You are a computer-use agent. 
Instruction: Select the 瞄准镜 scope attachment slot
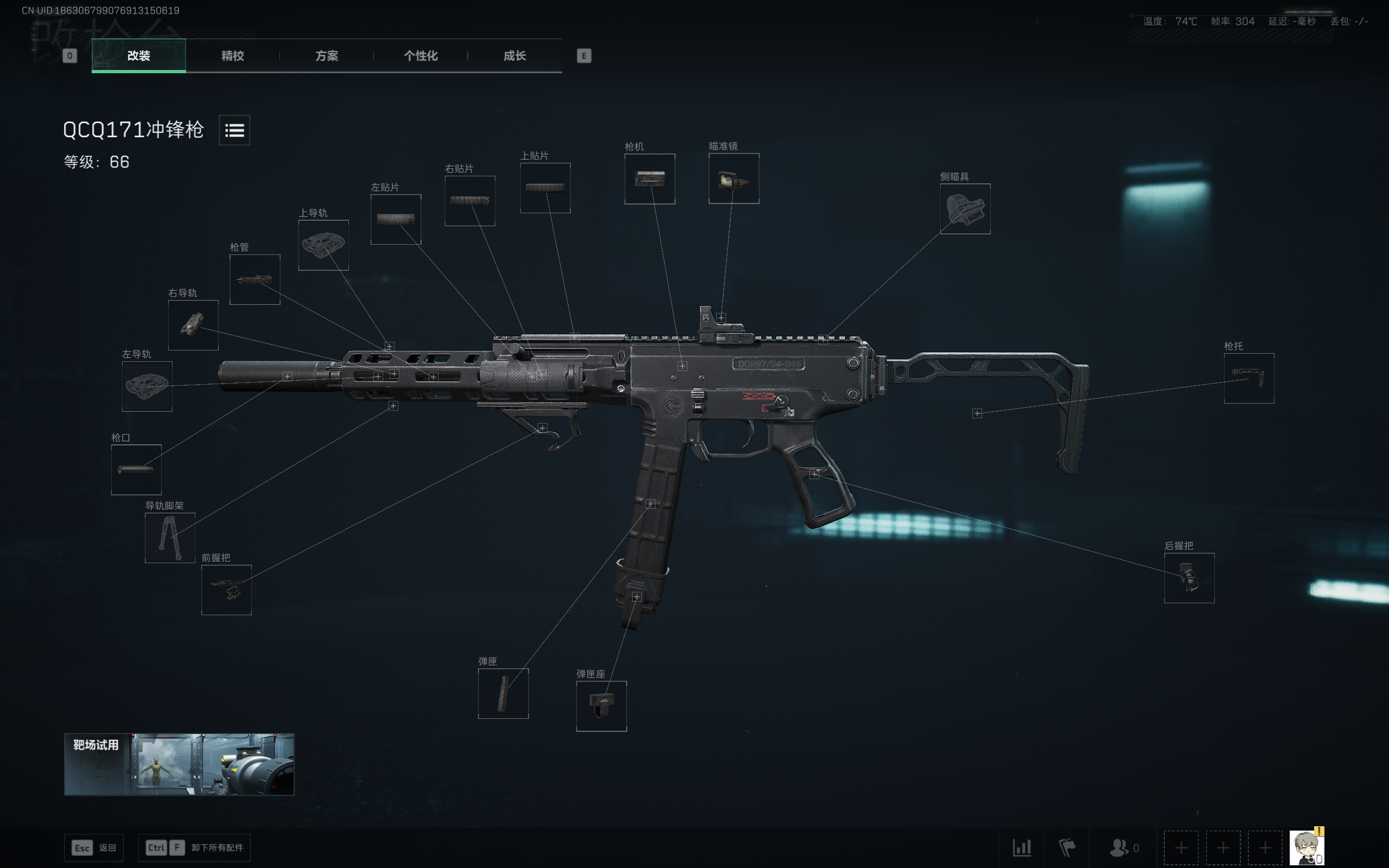pyautogui.click(x=734, y=178)
